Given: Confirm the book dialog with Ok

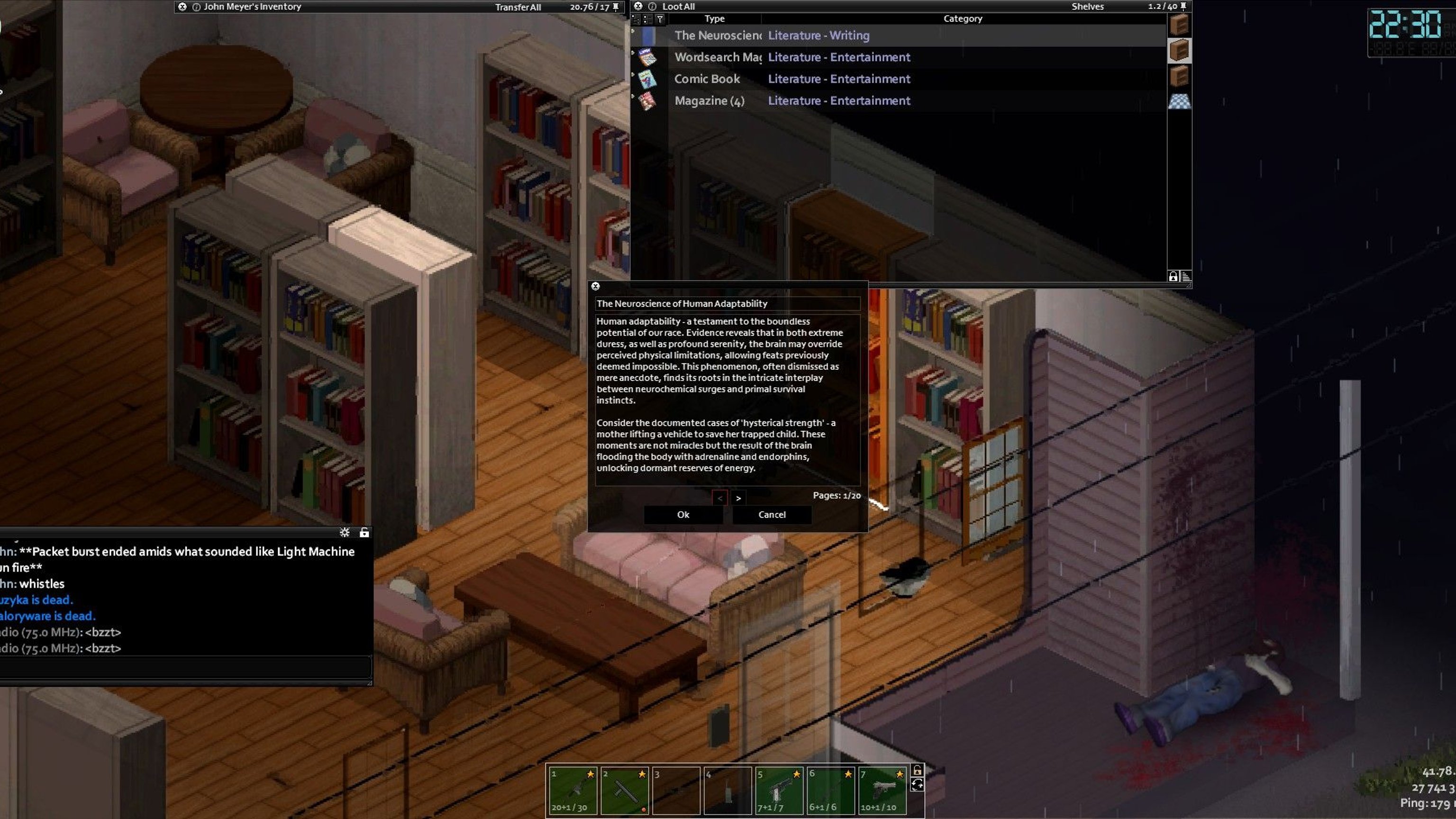Looking at the screenshot, I should [683, 514].
